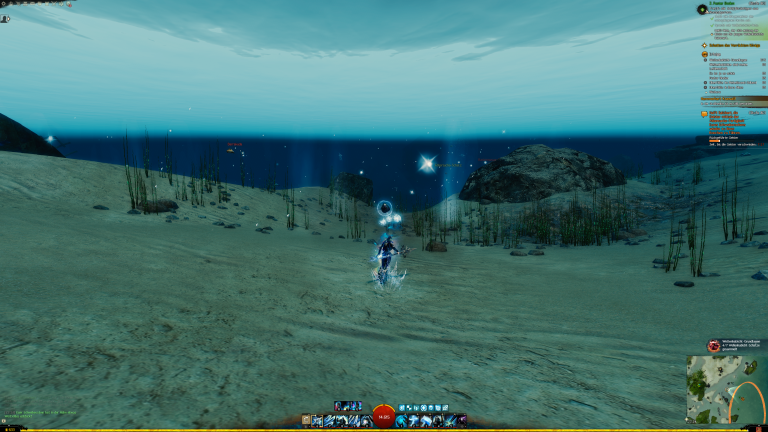Open the red world boss notification icon

click(713, 345)
